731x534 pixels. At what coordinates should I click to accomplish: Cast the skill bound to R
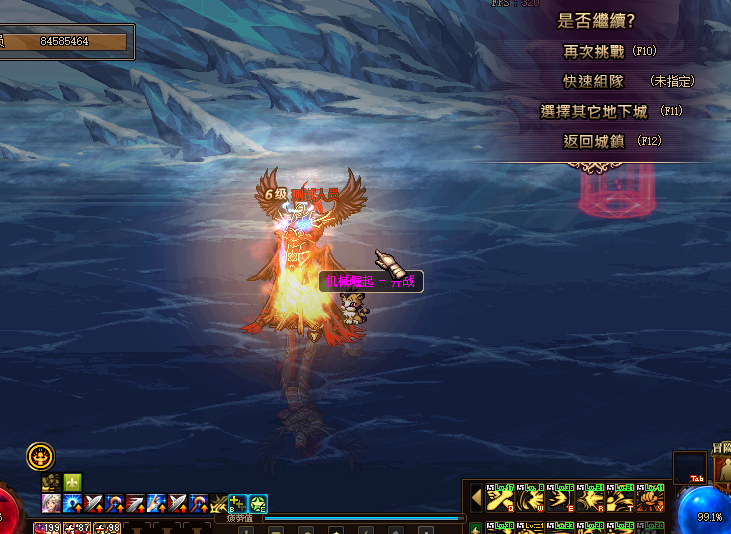click(591, 496)
